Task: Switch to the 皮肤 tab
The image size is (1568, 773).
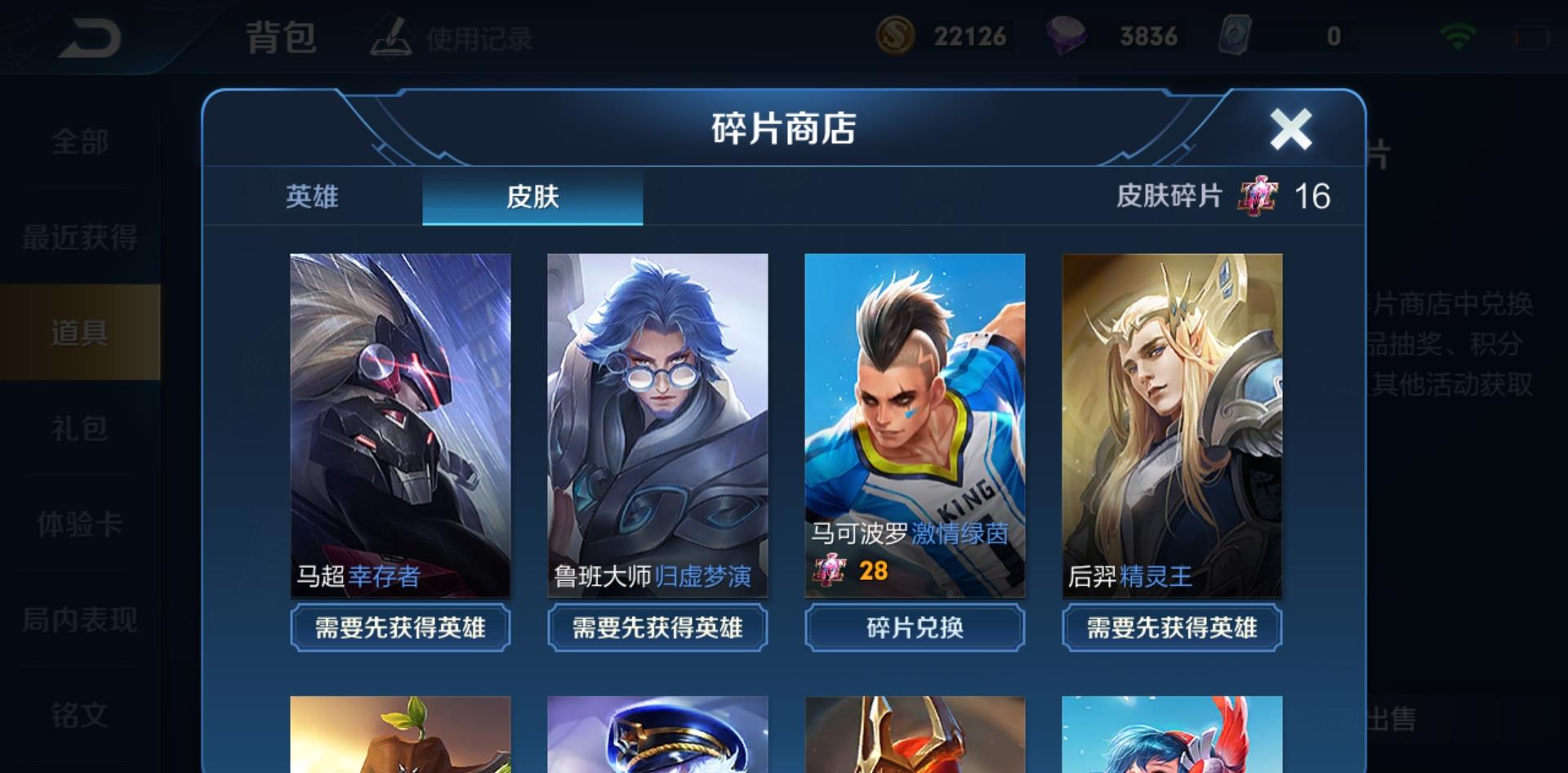Action: click(x=532, y=197)
